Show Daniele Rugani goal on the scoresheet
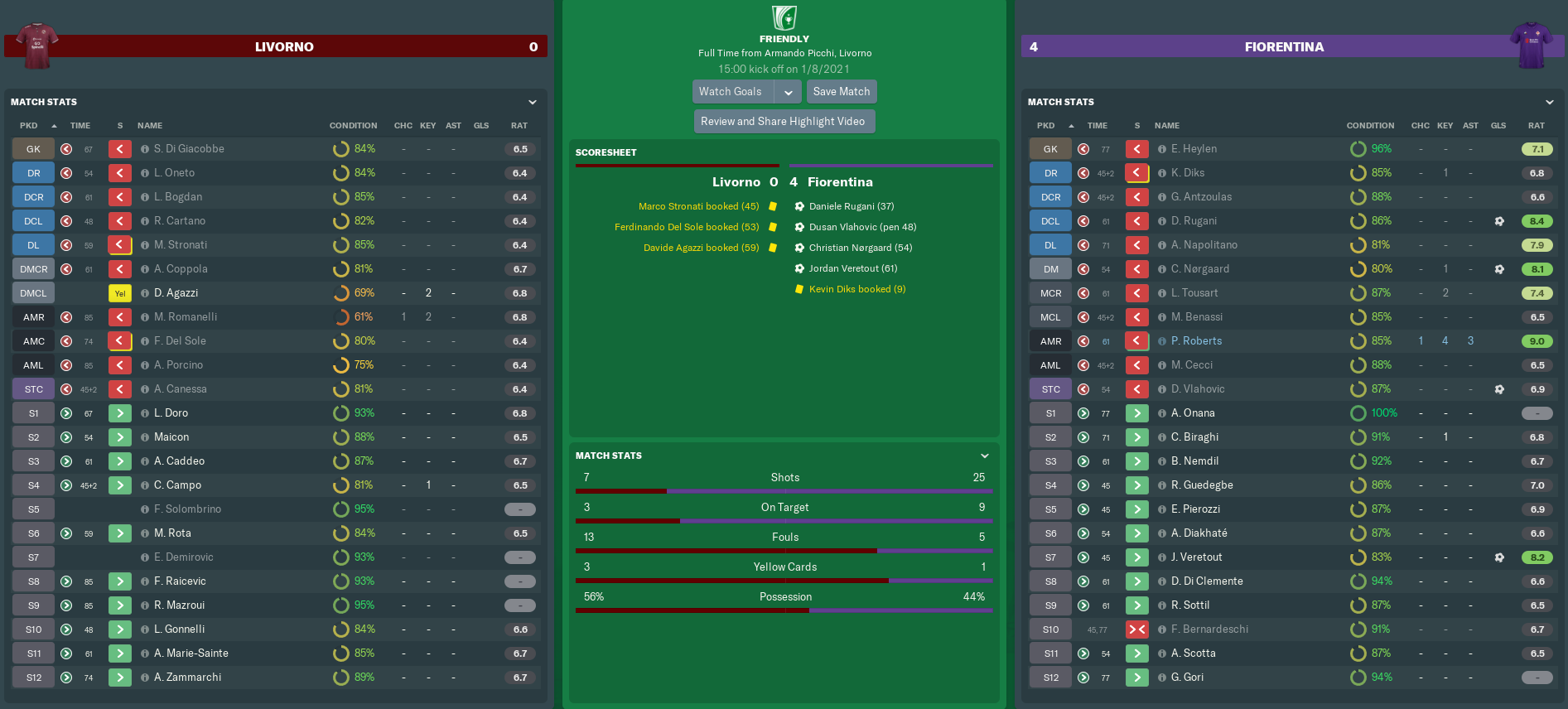 [x=851, y=206]
